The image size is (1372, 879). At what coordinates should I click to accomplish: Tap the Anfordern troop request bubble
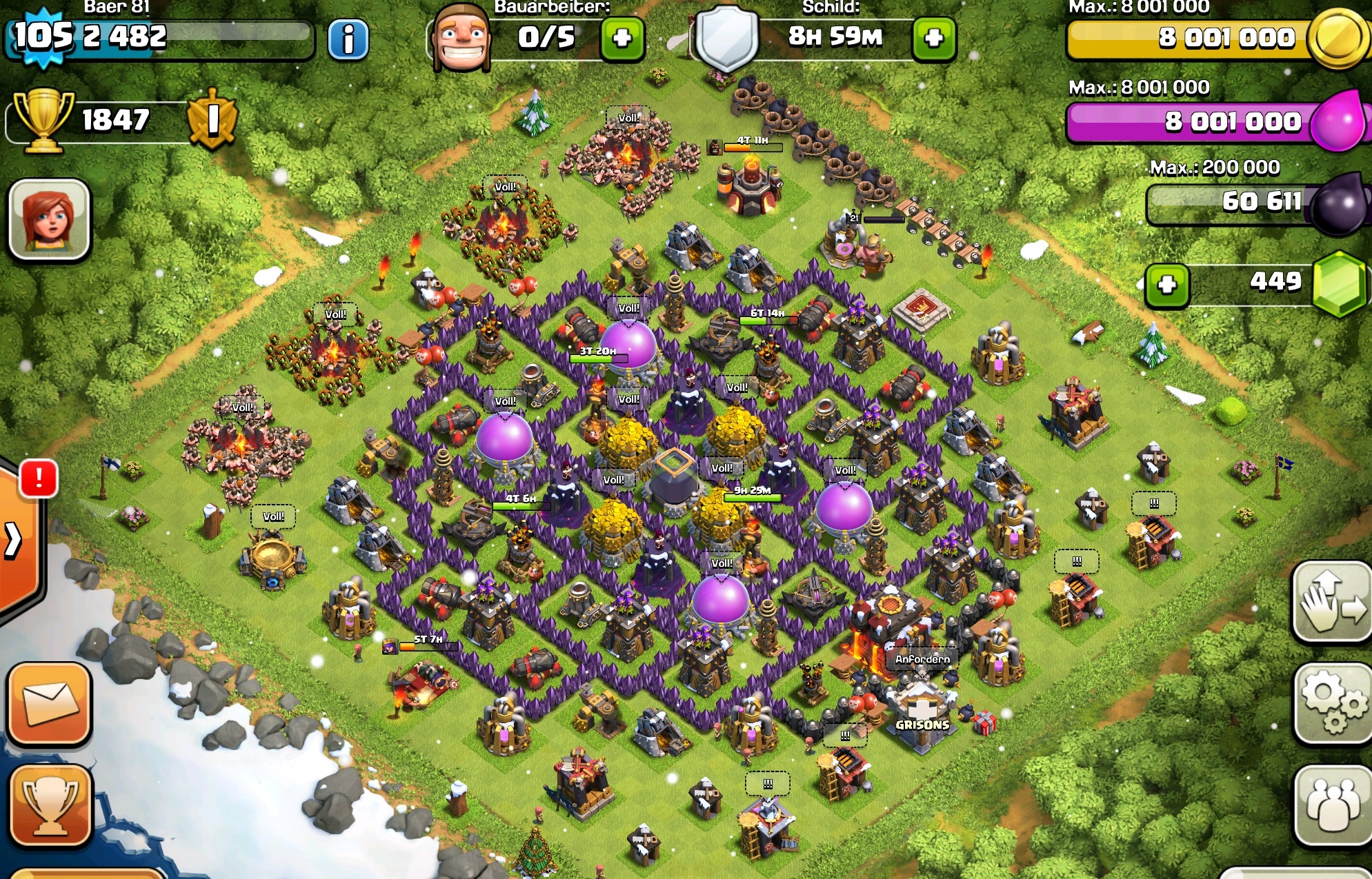pos(922,659)
